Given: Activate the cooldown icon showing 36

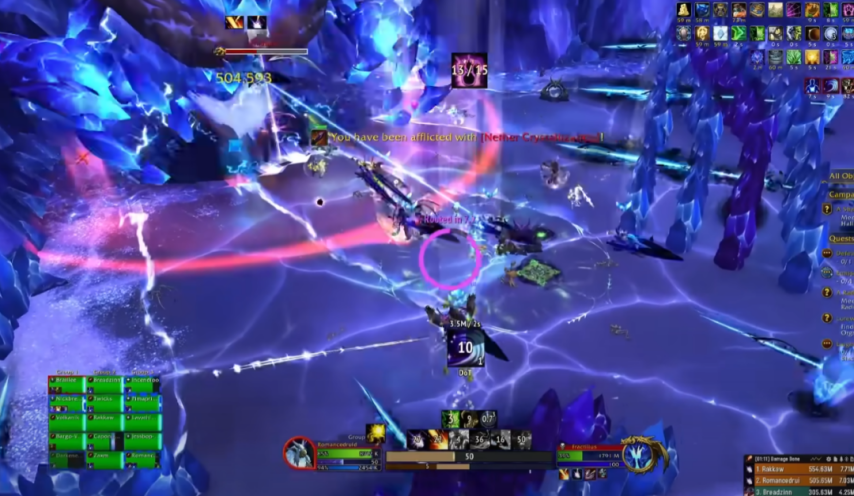Looking at the screenshot, I should [x=480, y=439].
